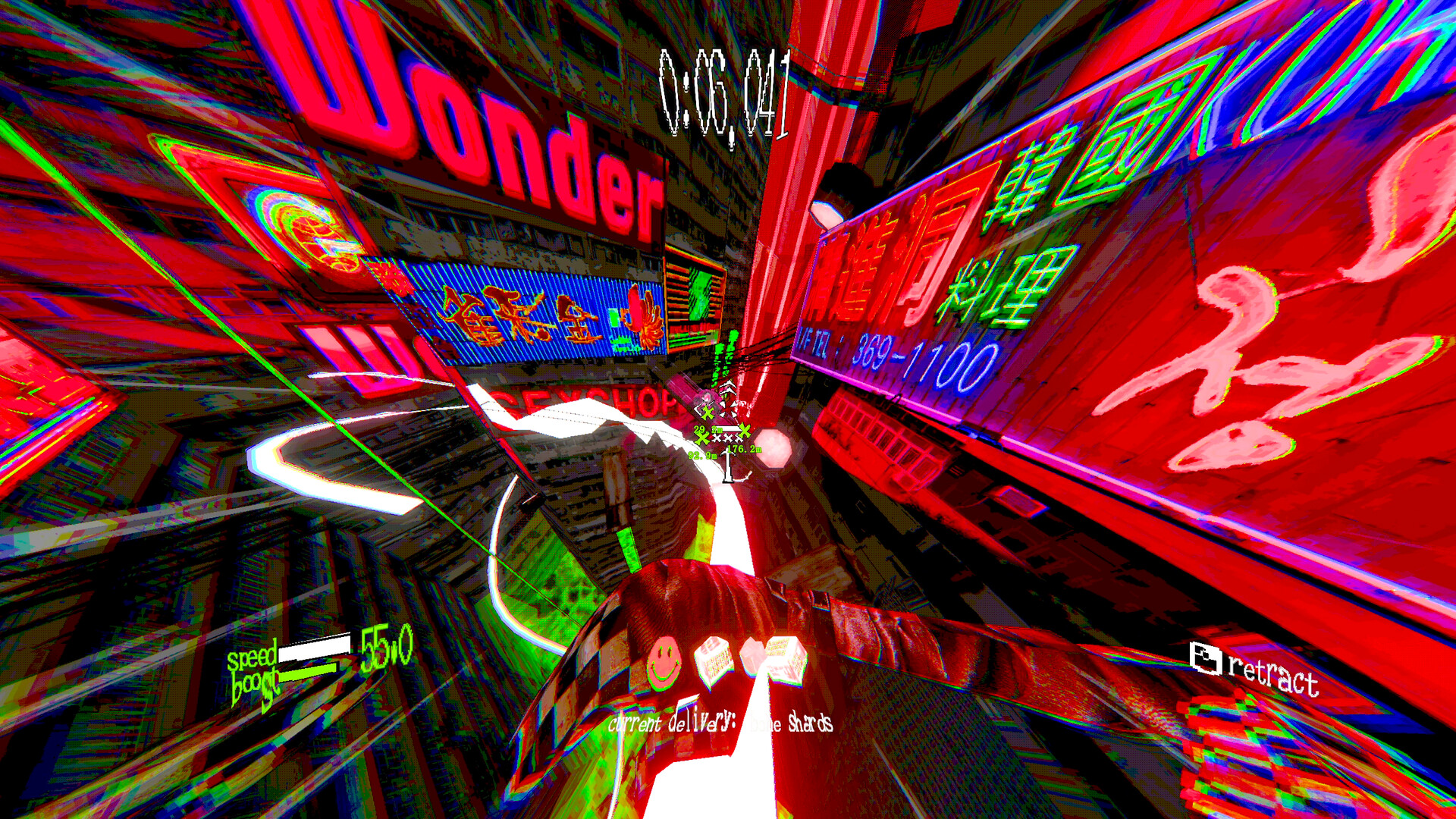Expand the four-way arrow cluster marker
The image size is (1456, 819).
728,409
